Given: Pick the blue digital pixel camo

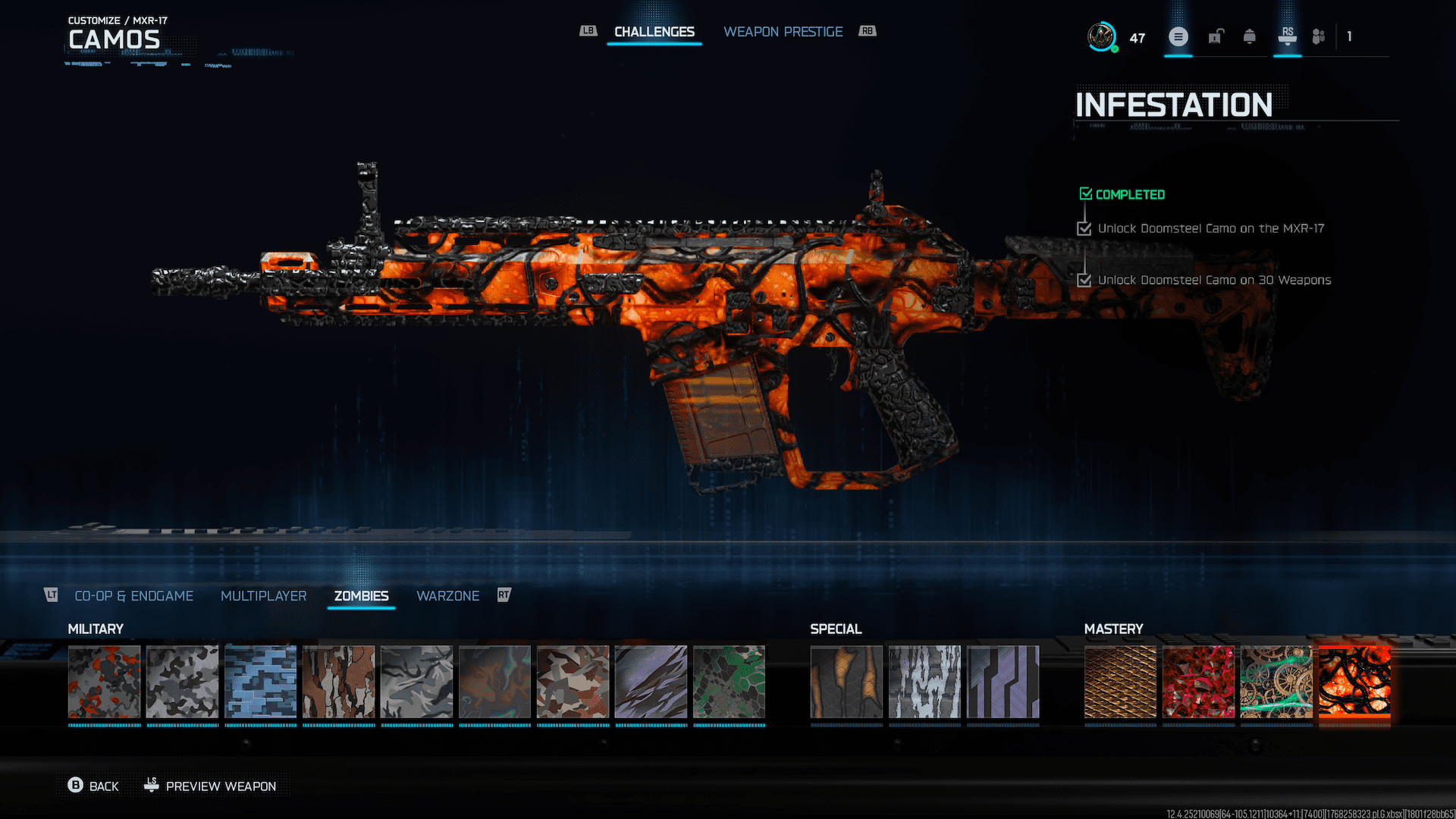Looking at the screenshot, I should [261, 682].
